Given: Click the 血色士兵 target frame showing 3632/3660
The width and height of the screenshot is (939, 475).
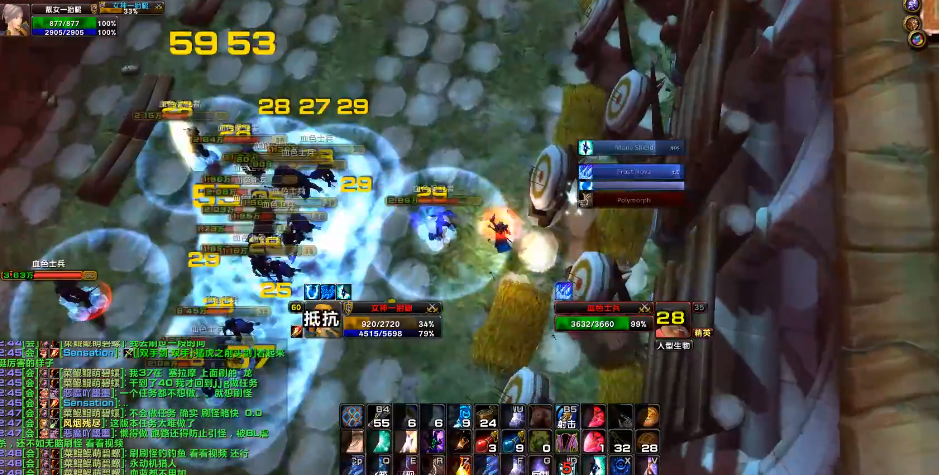Looking at the screenshot, I should coord(603,319).
